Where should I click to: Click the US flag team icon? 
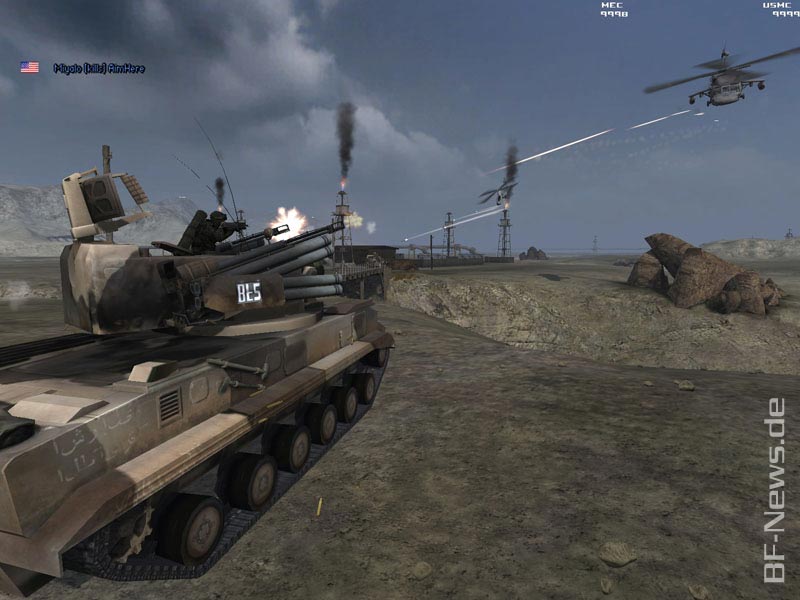click(30, 67)
